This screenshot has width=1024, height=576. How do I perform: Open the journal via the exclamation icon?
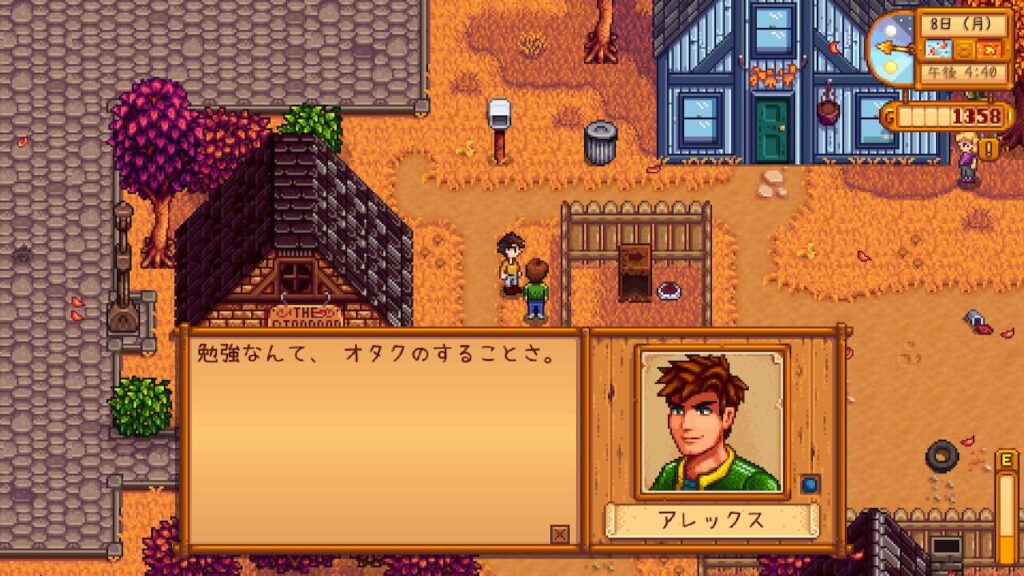coord(990,149)
